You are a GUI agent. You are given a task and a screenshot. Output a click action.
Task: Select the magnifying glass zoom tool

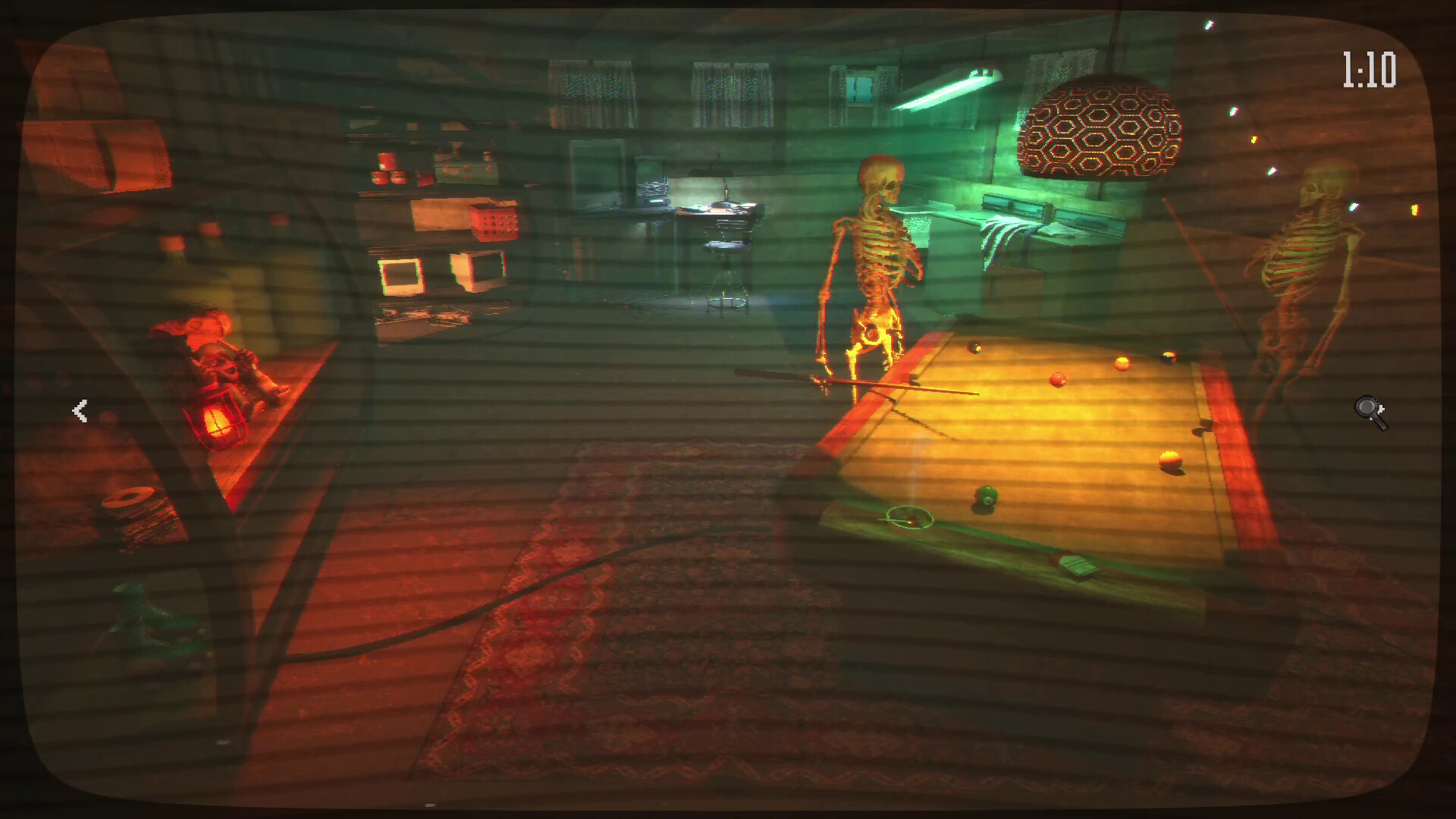1369,410
